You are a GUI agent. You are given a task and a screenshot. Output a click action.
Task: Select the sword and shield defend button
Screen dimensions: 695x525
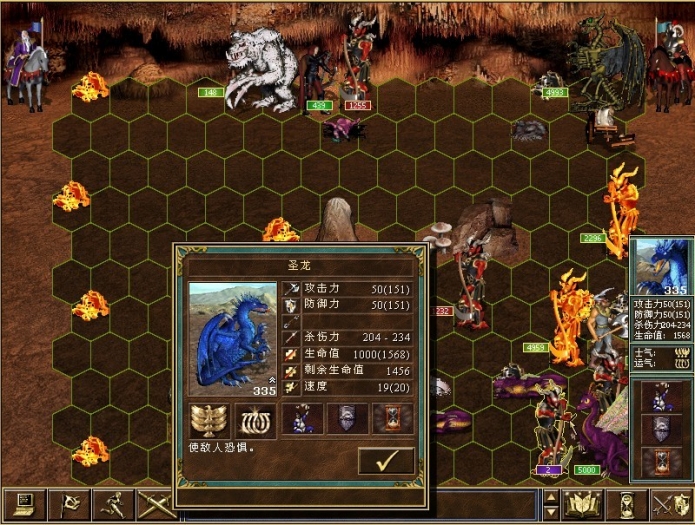point(668,505)
